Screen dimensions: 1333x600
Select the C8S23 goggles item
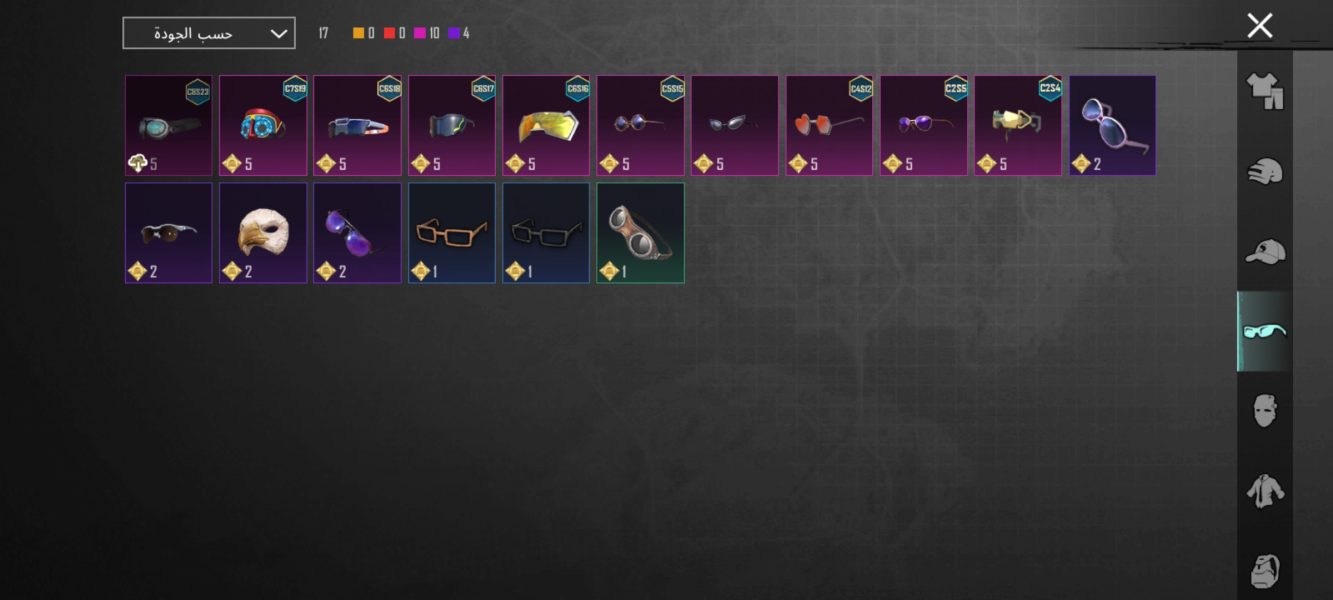[x=168, y=126]
